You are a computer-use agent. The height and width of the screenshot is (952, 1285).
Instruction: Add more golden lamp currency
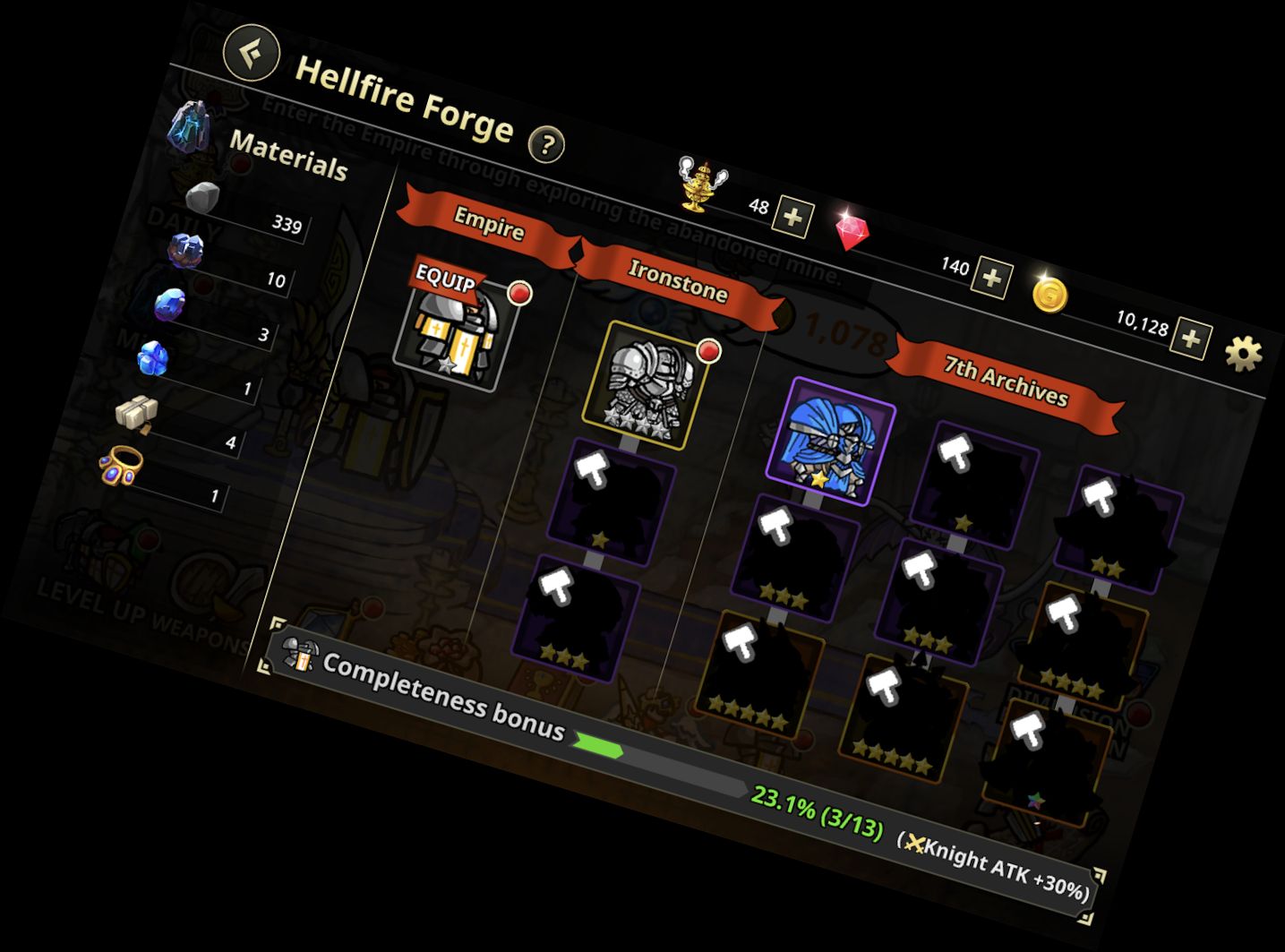(793, 217)
